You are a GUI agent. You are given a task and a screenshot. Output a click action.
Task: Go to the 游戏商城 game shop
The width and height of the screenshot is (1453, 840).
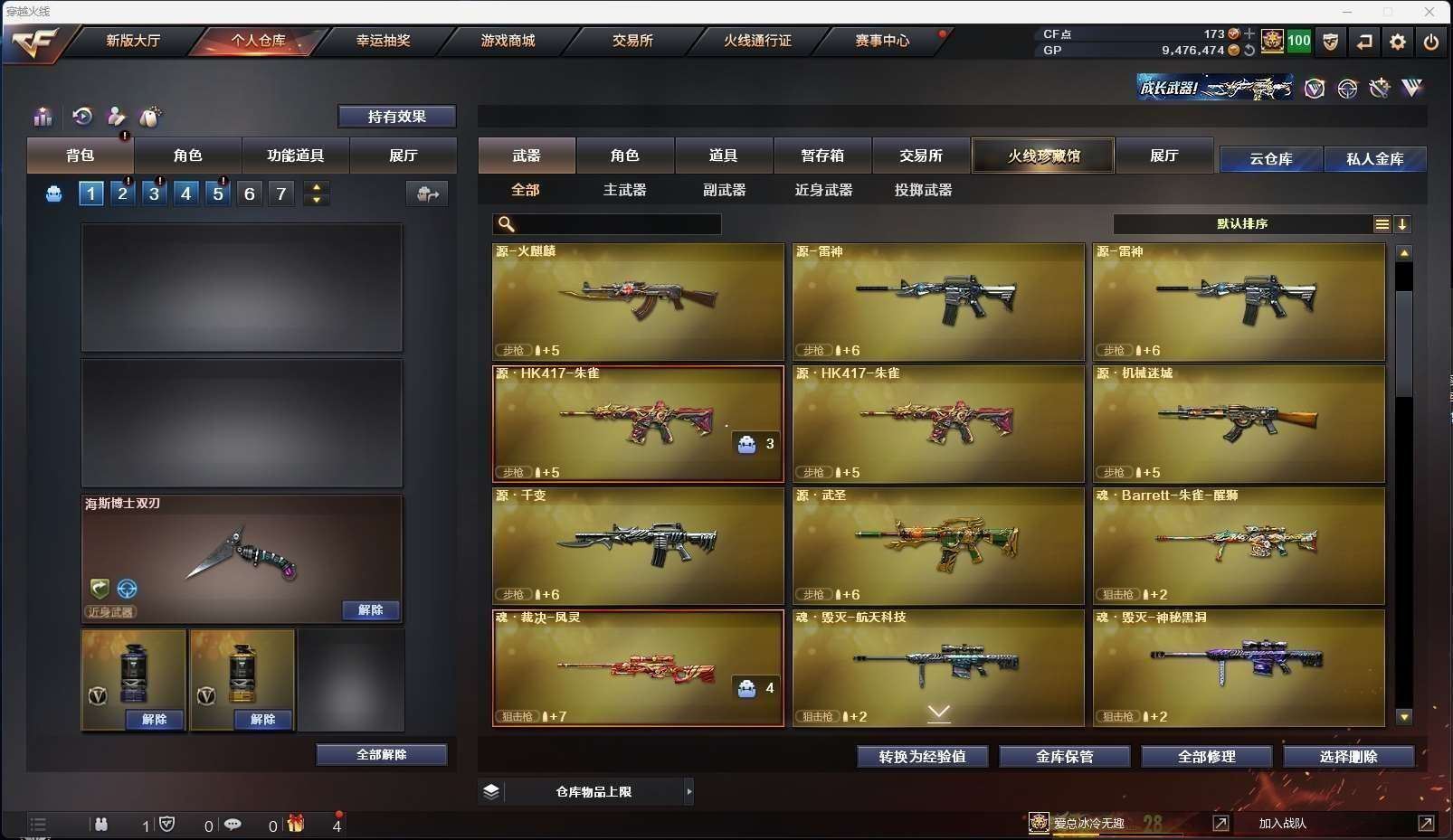click(x=508, y=41)
